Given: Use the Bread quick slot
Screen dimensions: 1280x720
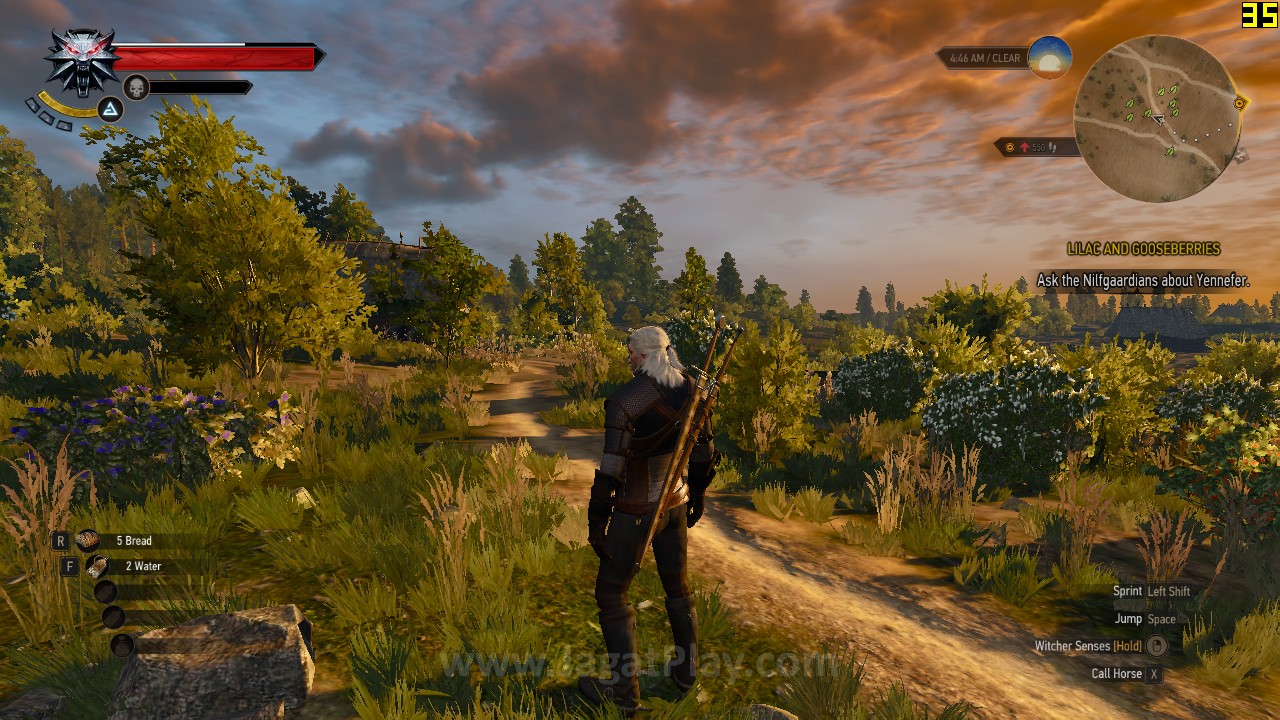Looking at the screenshot, I should [88, 541].
